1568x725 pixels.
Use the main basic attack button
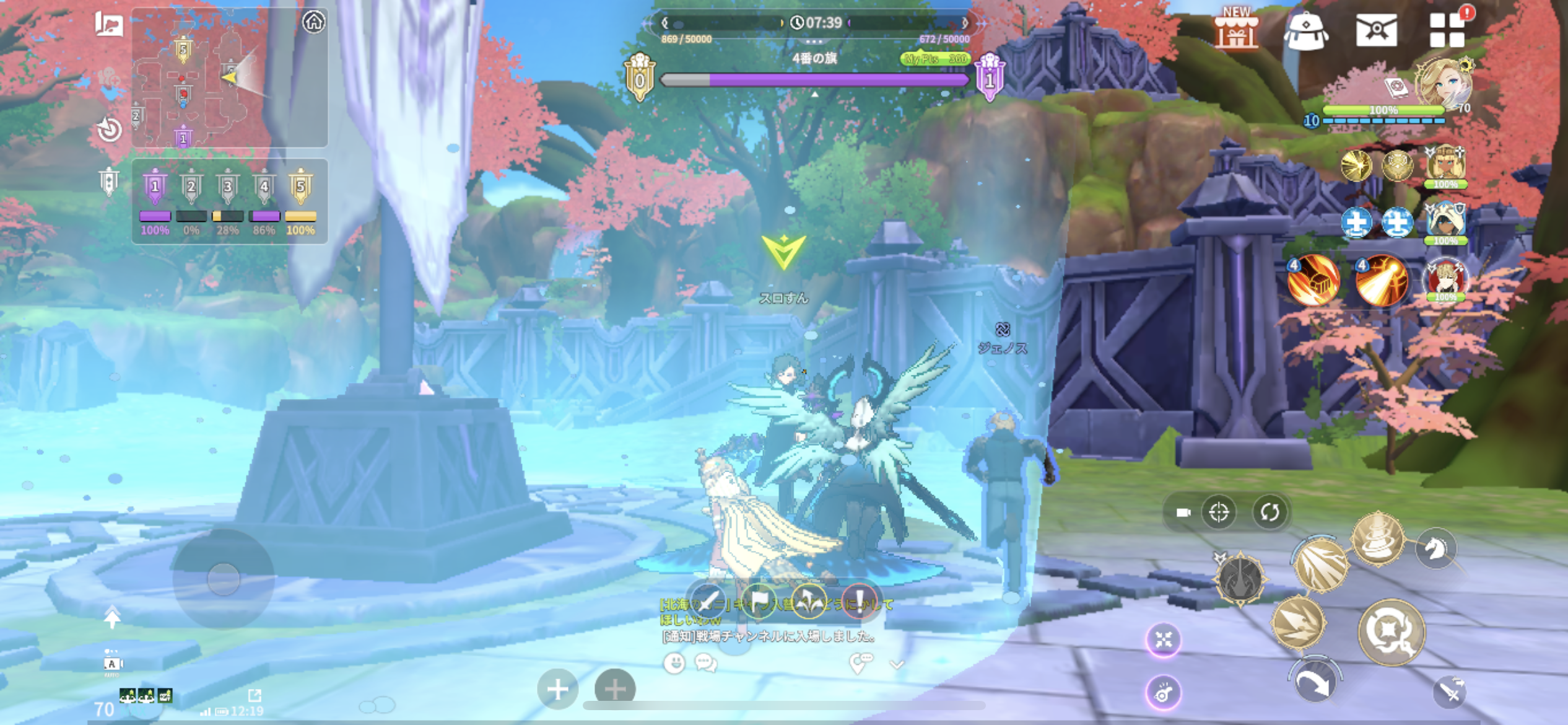click(x=1391, y=632)
